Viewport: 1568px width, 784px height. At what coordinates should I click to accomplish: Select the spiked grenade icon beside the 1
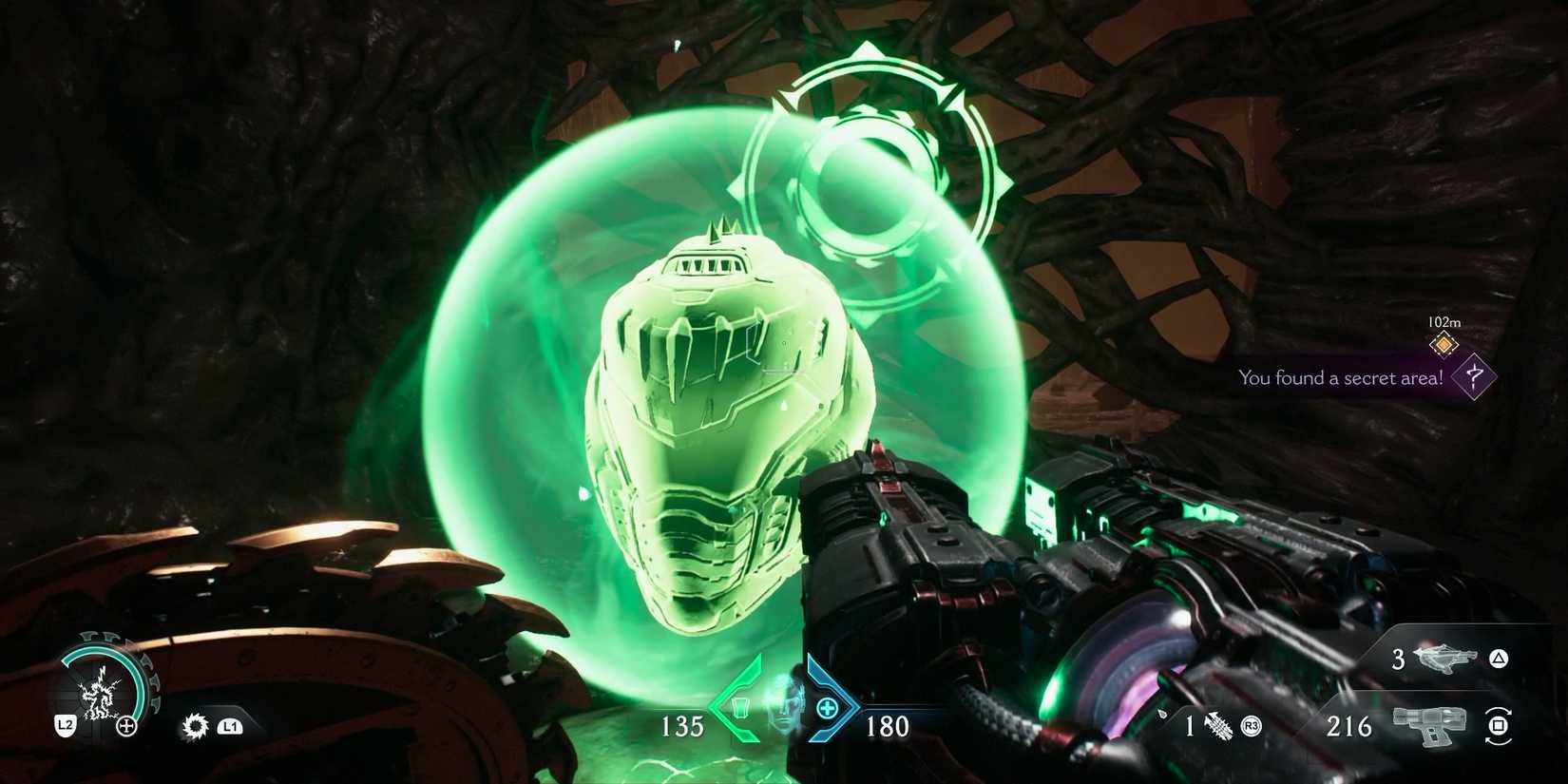1219,726
